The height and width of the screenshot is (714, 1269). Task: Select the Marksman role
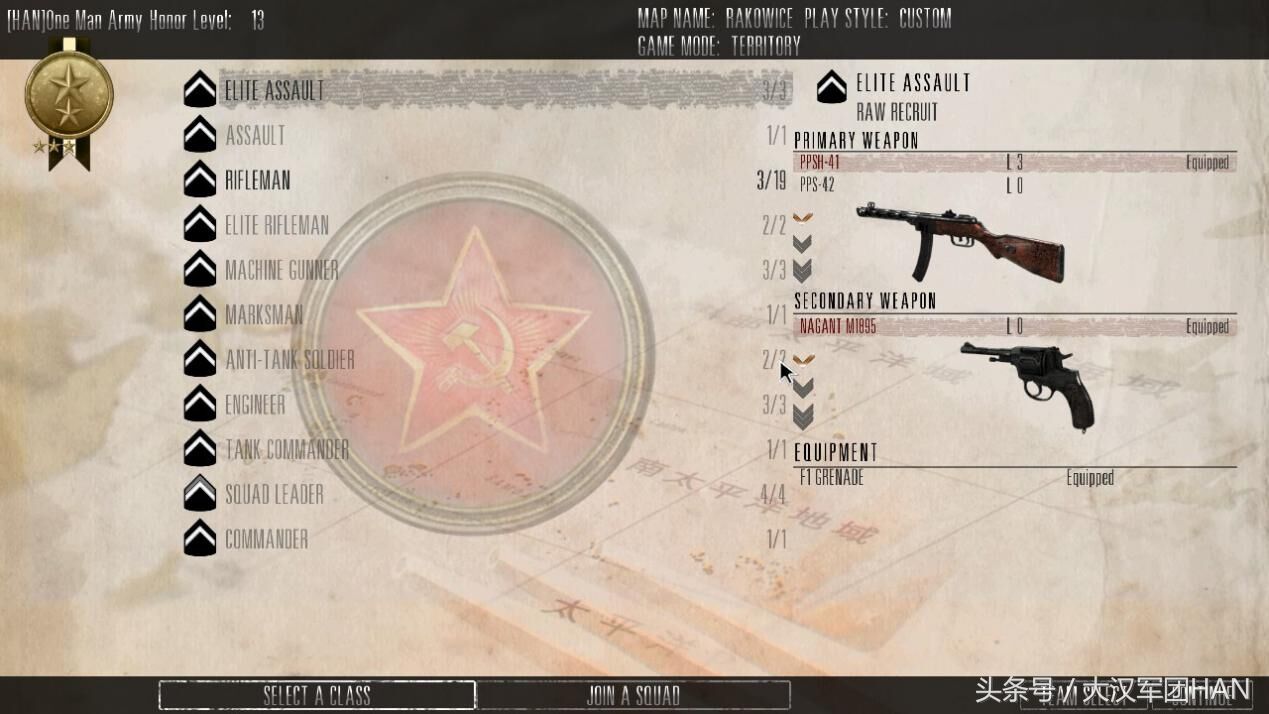click(264, 315)
